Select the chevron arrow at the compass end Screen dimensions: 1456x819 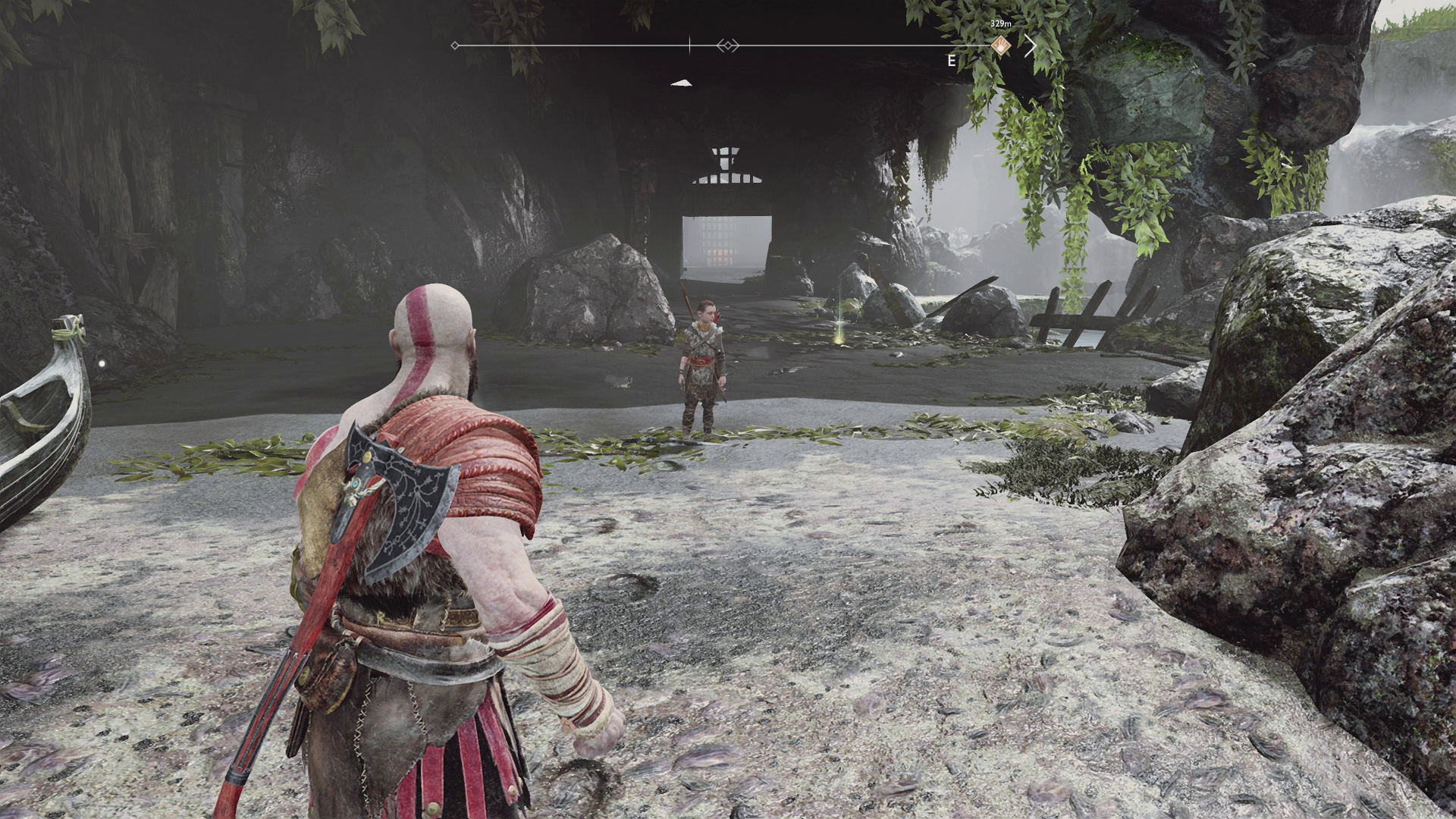[1030, 45]
